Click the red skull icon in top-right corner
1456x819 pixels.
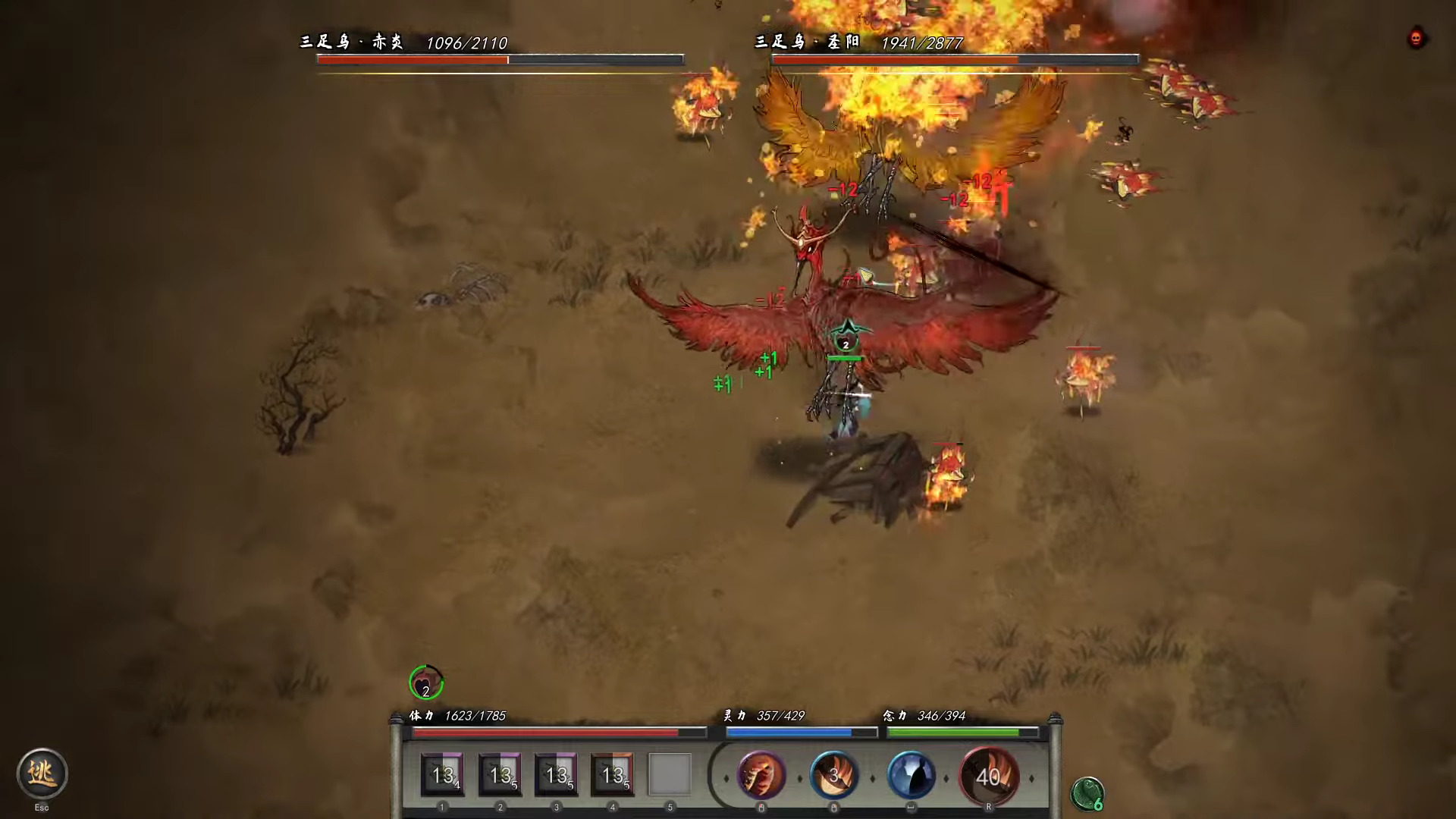pos(1415,39)
